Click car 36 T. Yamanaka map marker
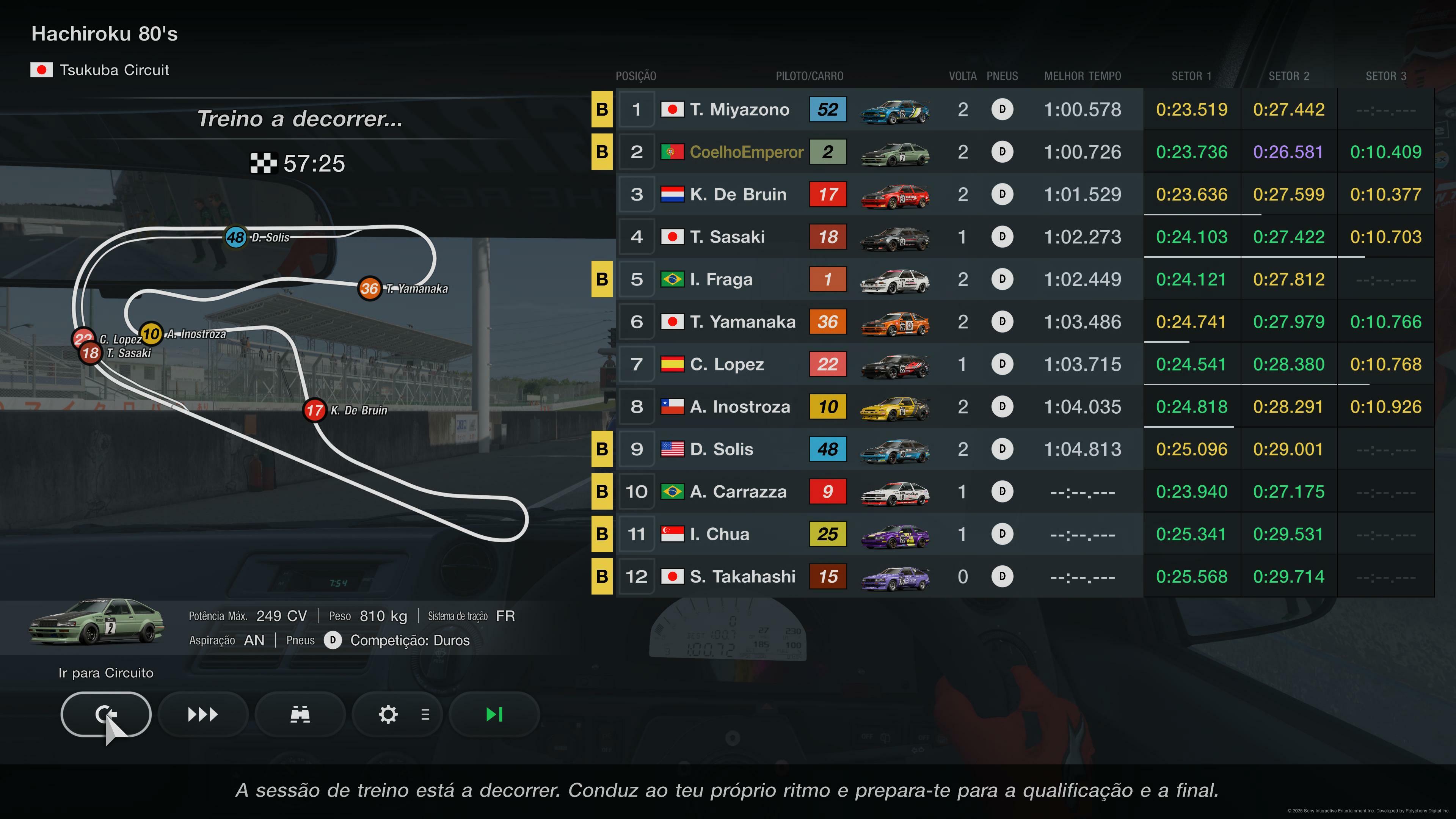Viewport: 1456px width, 819px height. pos(370,289)
